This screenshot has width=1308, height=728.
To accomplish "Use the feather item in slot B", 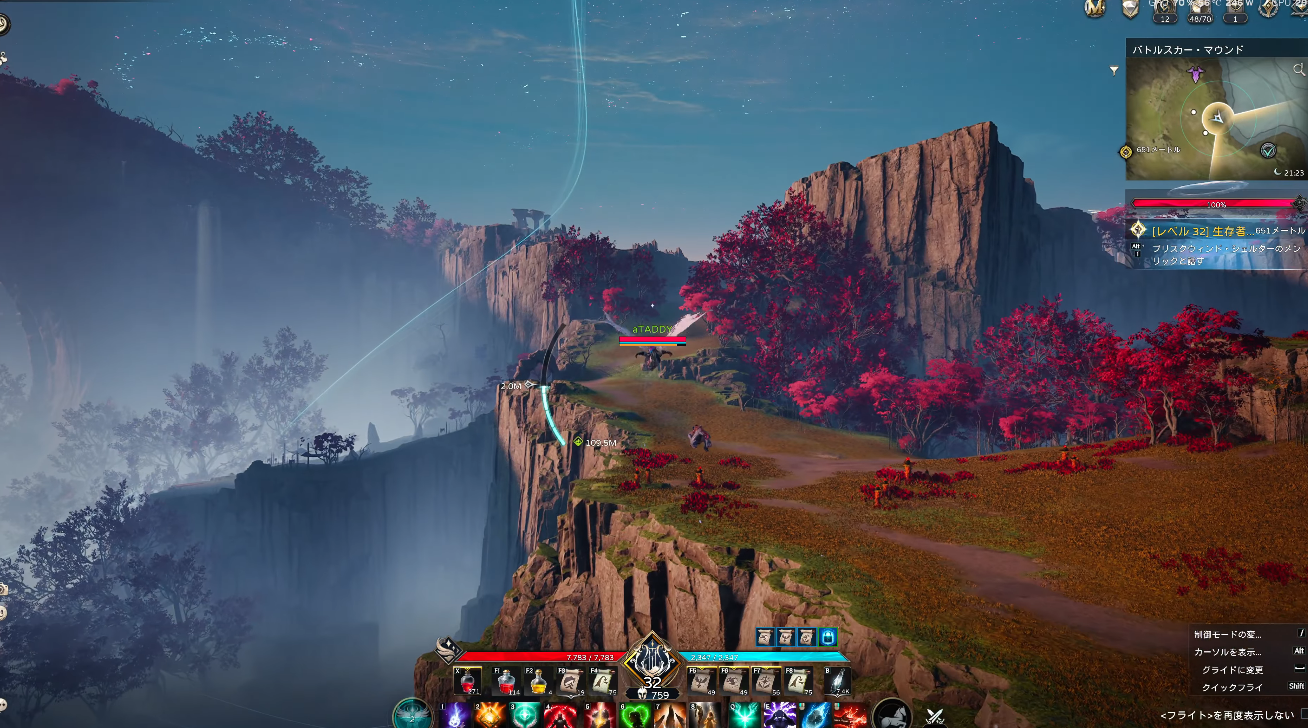I will point(837,681).
